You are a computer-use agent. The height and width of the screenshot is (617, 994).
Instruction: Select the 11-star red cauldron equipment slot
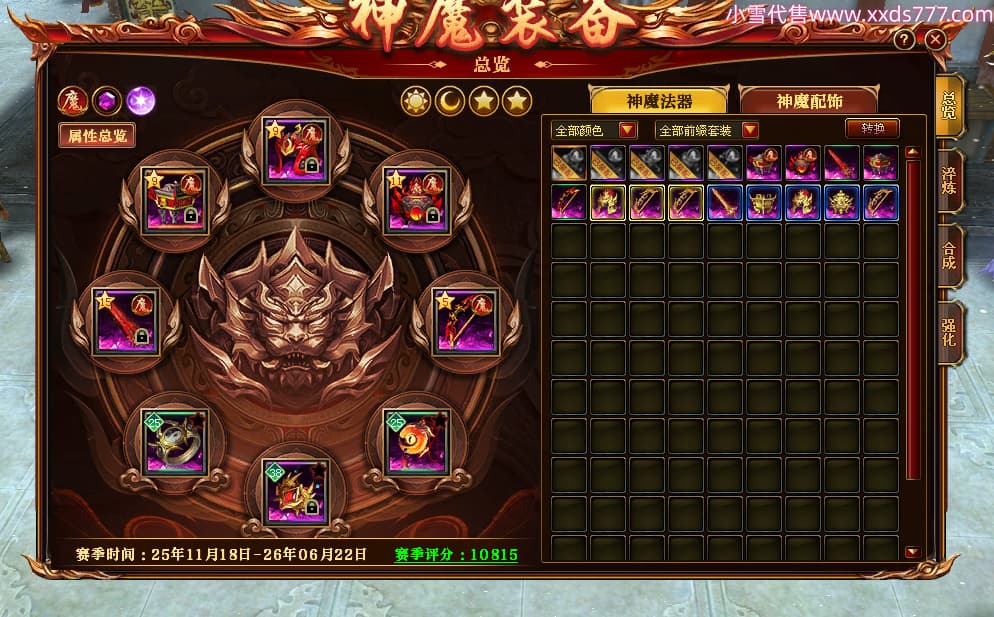[x=417, y=199]
